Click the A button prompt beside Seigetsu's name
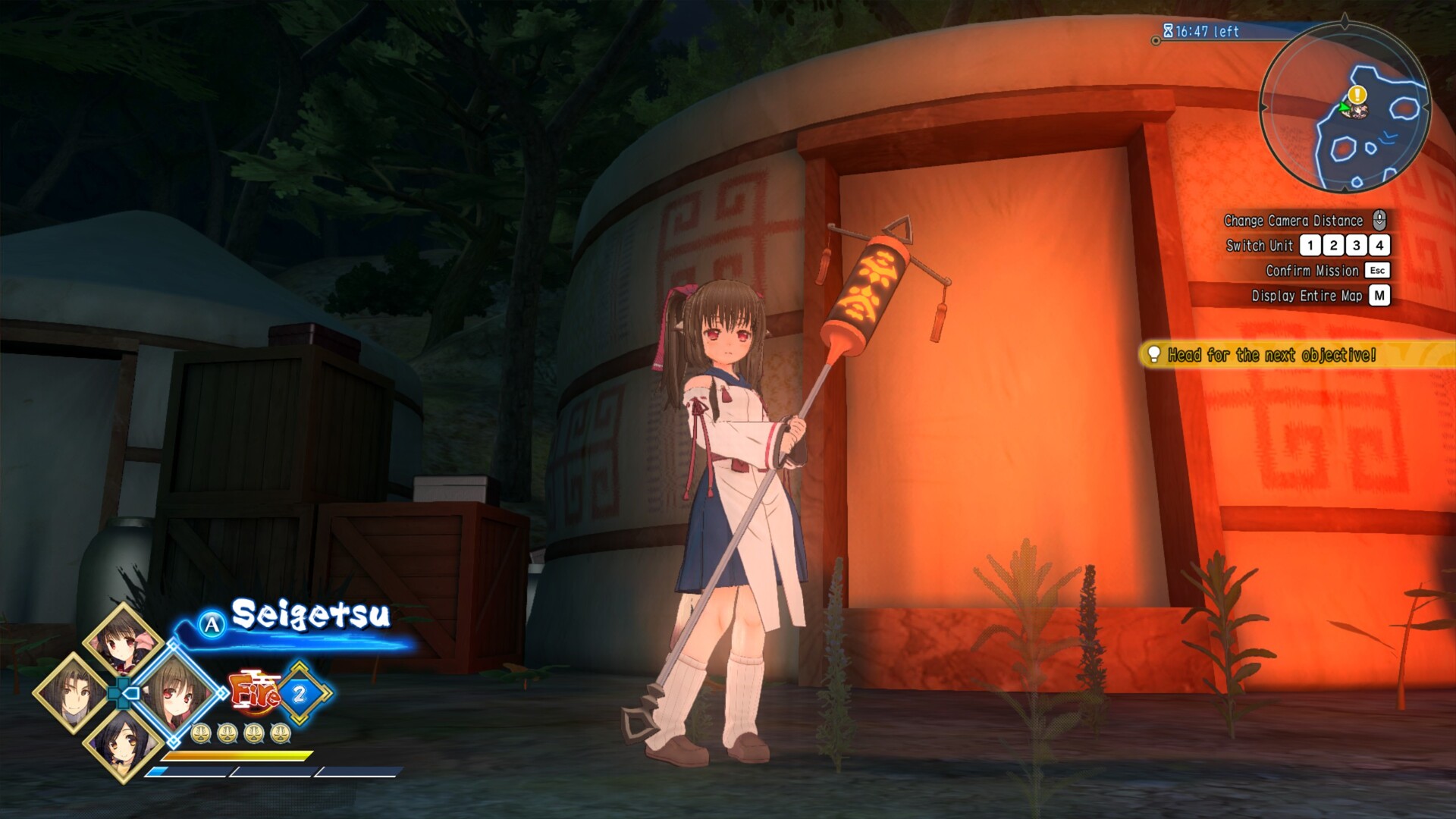Screen dimensions: 1456x819 point(211,623)
